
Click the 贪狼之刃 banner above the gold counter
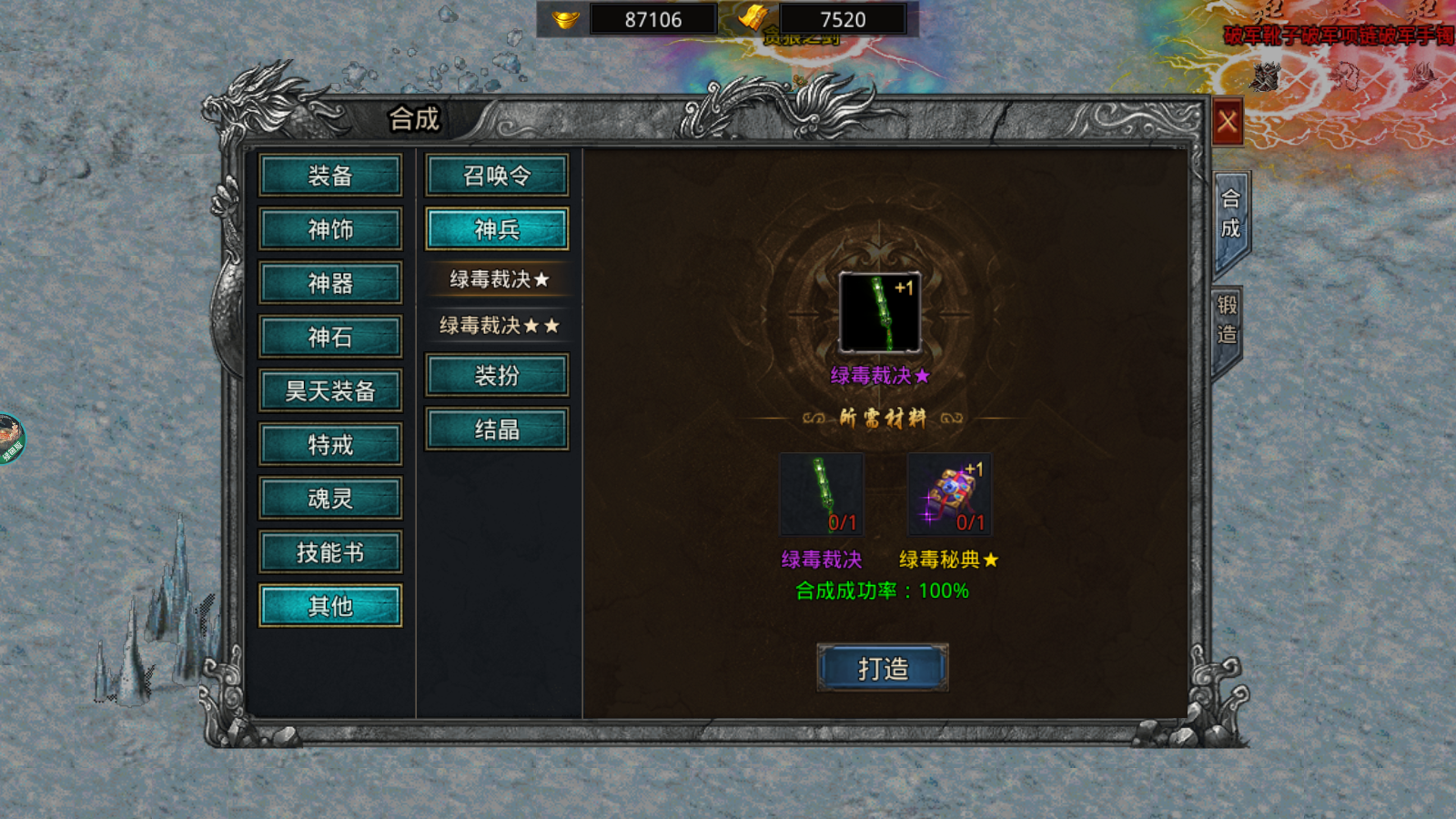click(801, 38)
